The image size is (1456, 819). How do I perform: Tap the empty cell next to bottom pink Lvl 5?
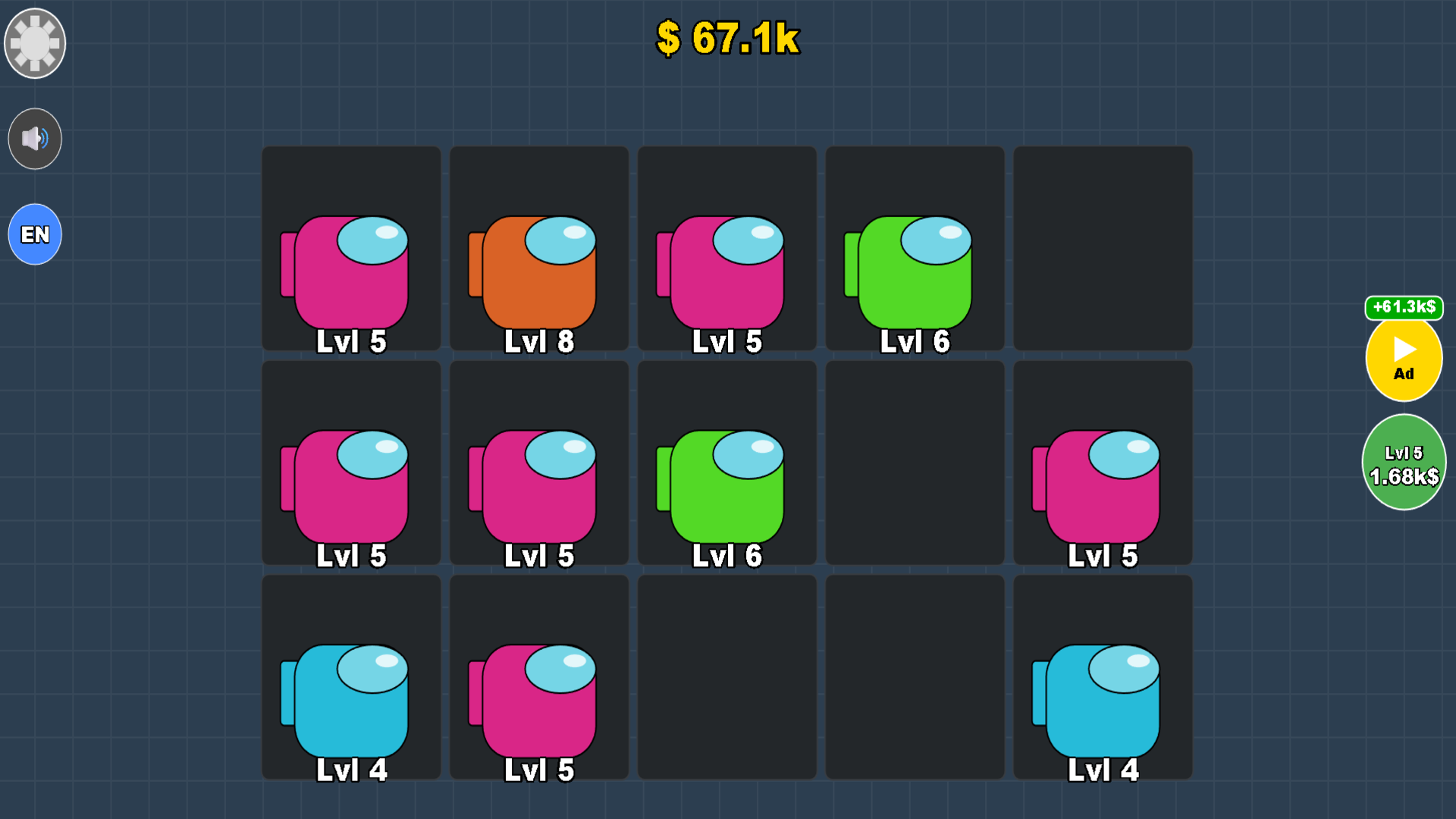coord(726,679)
